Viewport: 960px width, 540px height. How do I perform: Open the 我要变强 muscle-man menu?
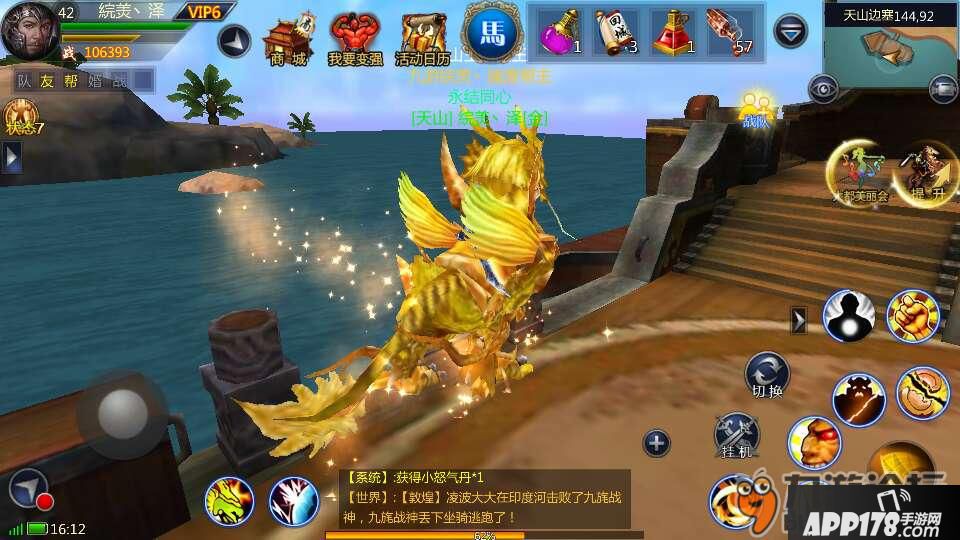pyautogui.click(x=354, y=38)
